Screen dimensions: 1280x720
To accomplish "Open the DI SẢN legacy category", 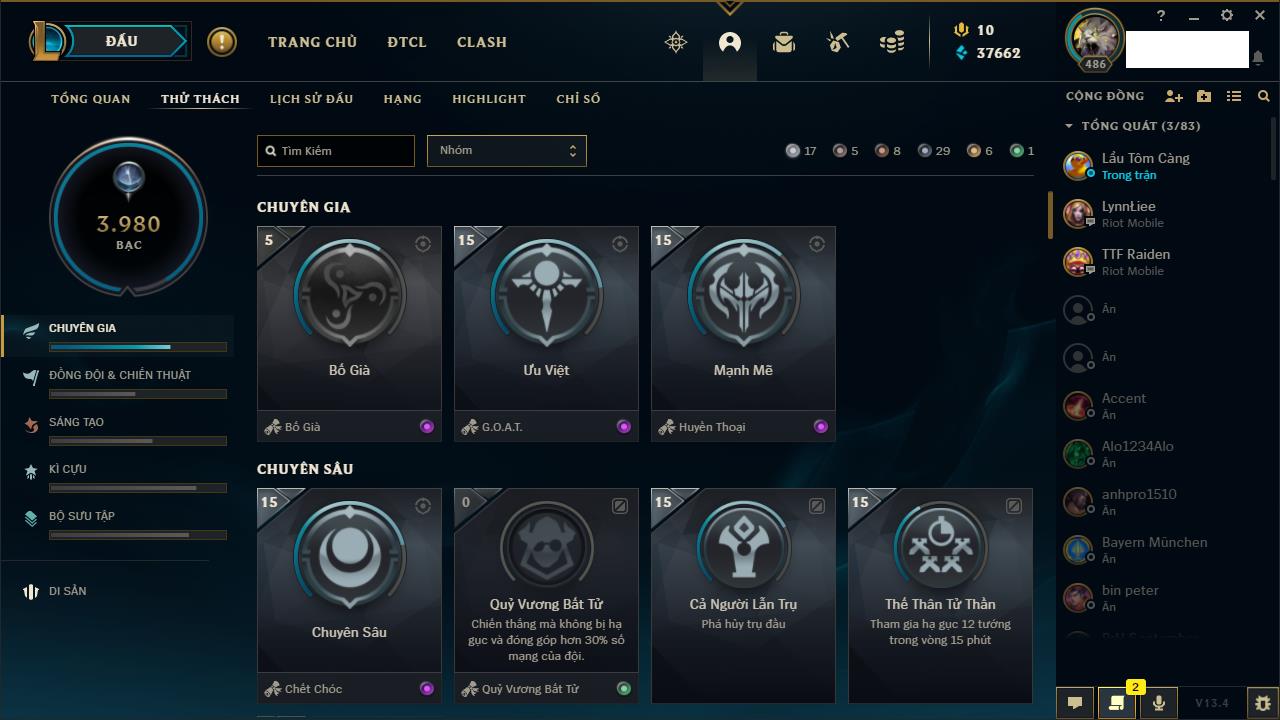I will (x=67, y=591).
